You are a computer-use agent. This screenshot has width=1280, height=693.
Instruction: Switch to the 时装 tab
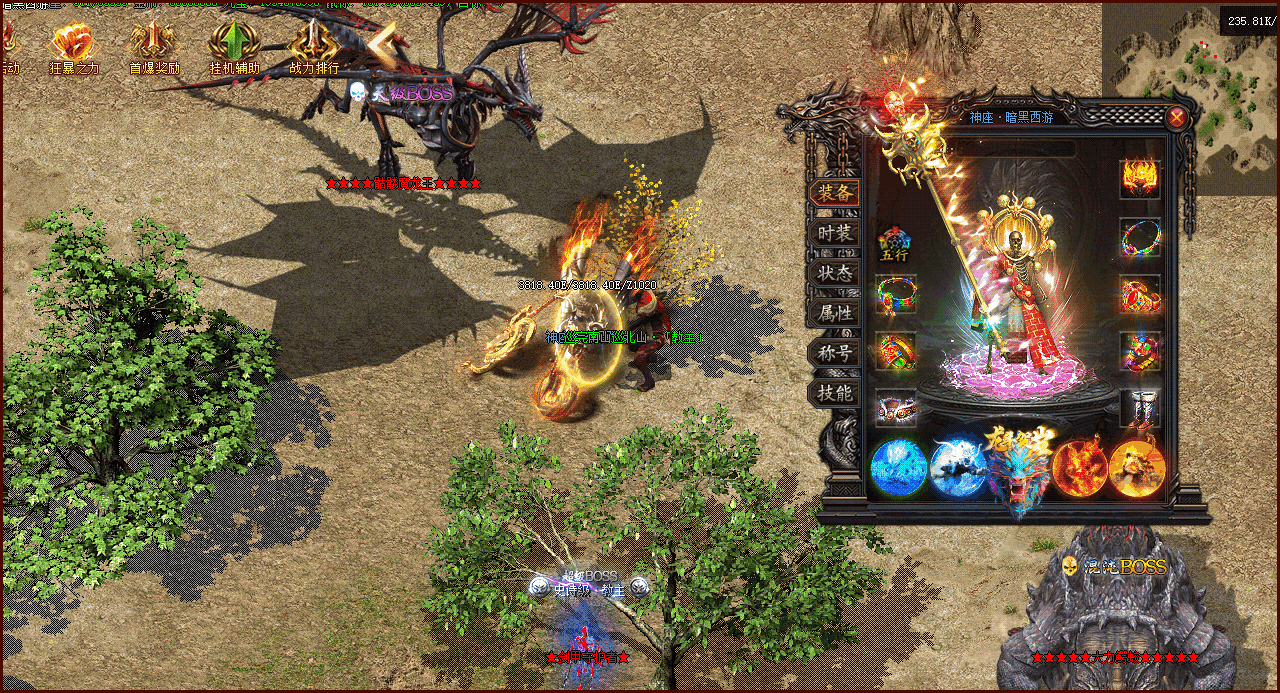tap(834, 233)
